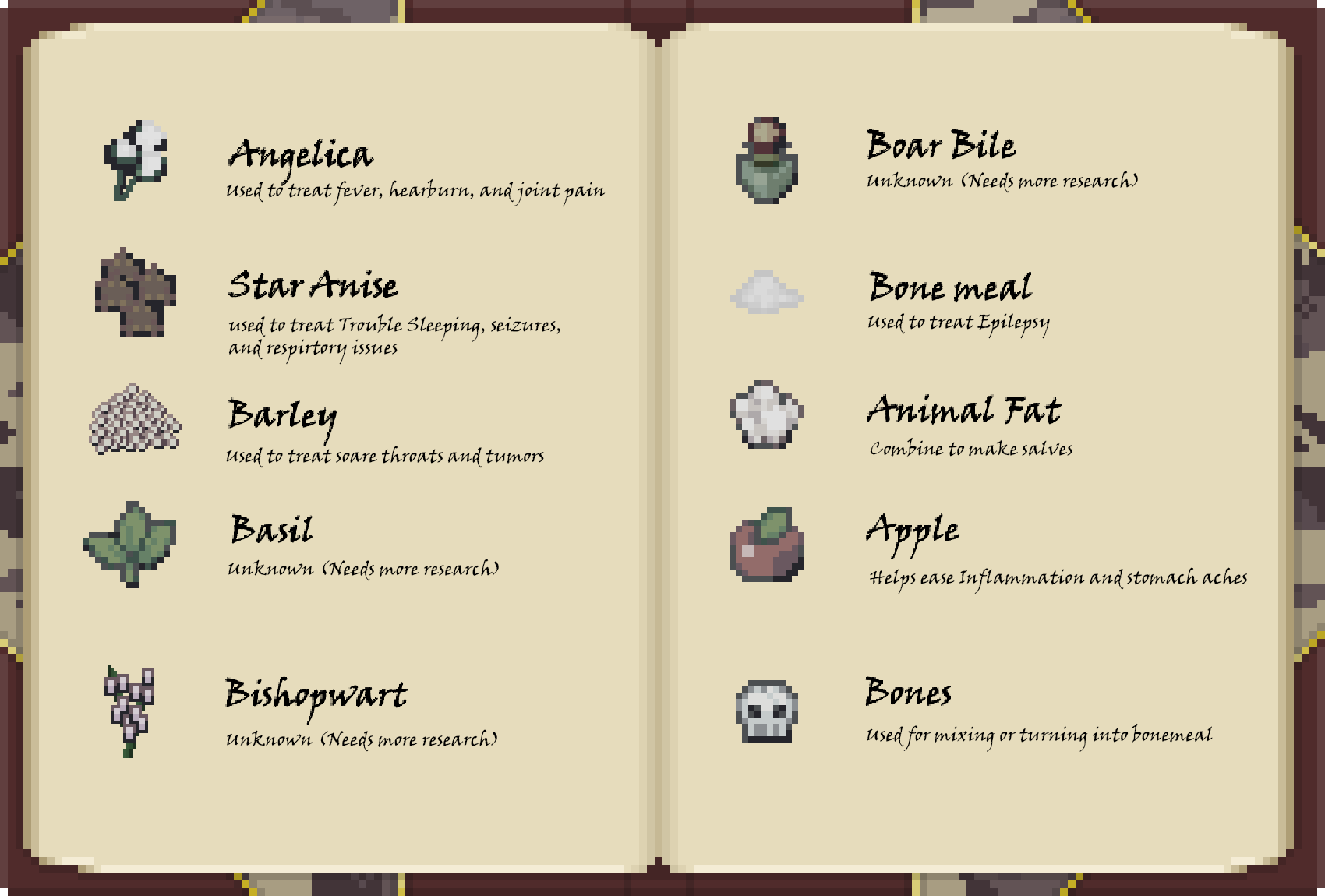The width and height of the screenshot is (1325, 896).
Task: Pick the Bishopwart ingredient entry
Action: (x=316, y=693)
